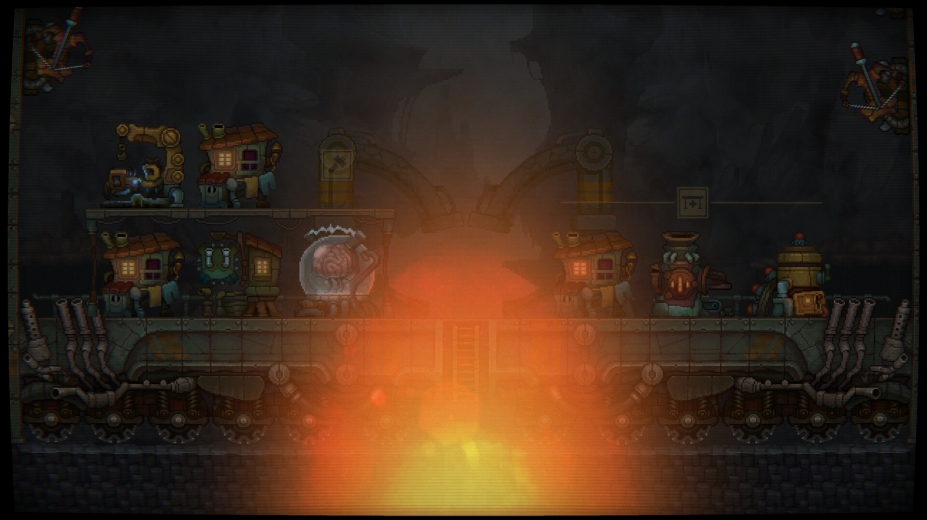The width and height of the screenshot is (927, 520).
Task: Click the add-platform build marker icon
Action: pos(692,202)
